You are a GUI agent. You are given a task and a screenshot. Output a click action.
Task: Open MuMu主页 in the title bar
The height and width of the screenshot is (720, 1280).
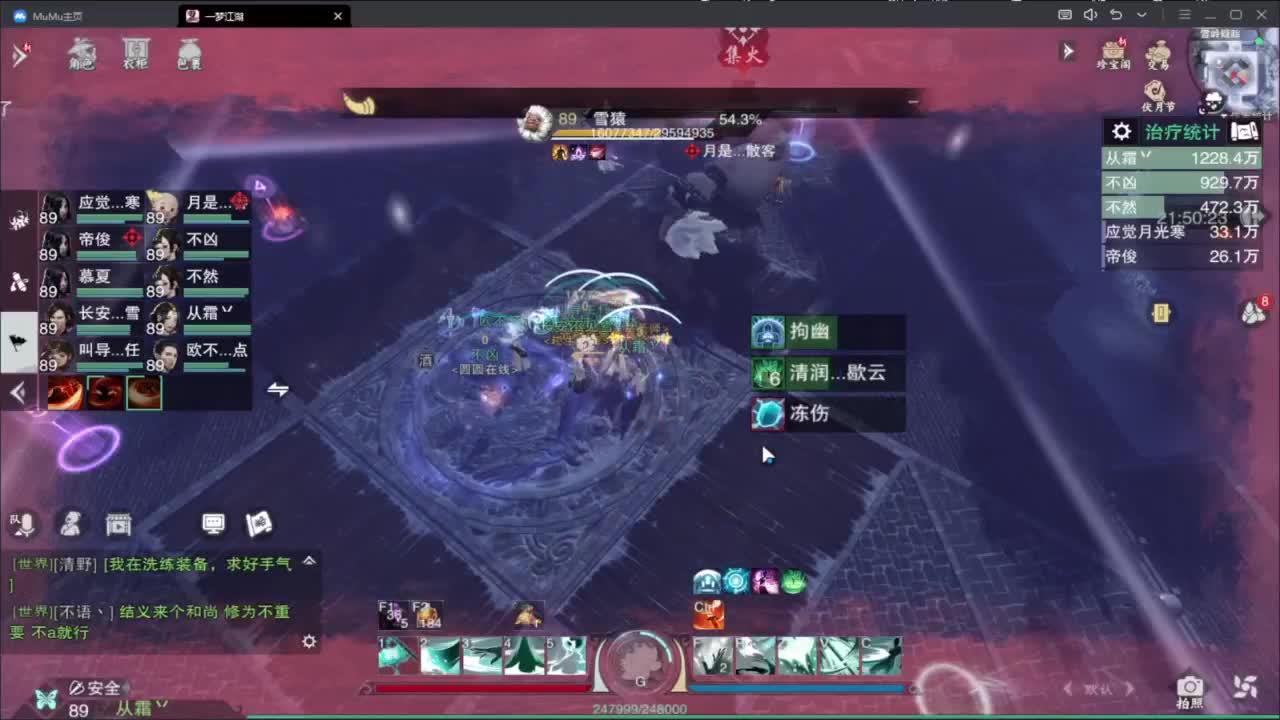tap(48, 15)
